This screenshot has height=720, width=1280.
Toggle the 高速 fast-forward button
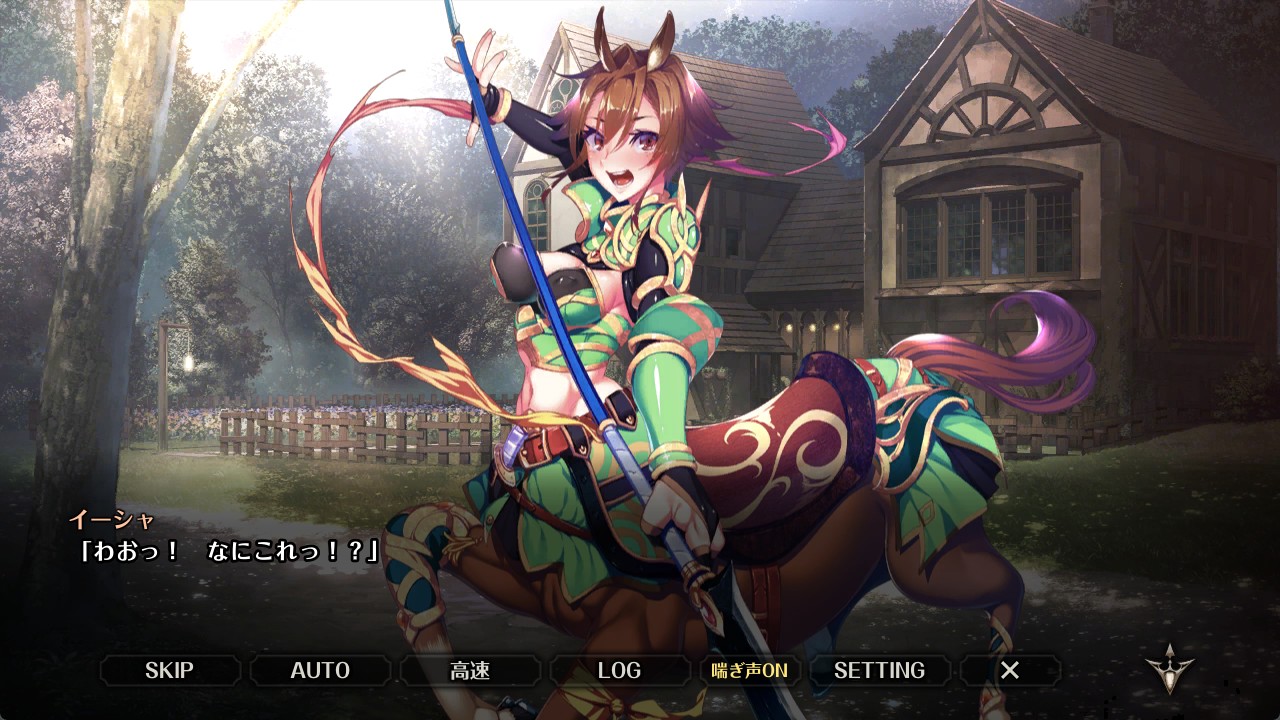(470, 670)
